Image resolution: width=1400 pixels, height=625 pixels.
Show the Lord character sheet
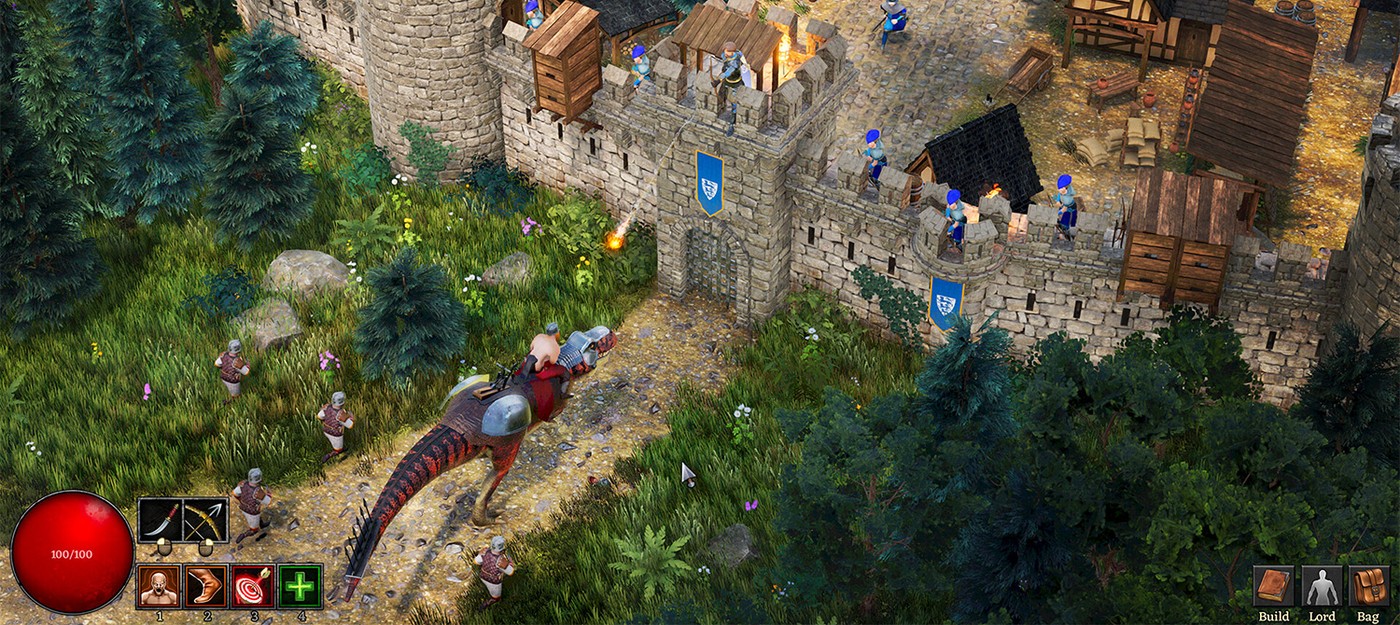pos(1321,586)
